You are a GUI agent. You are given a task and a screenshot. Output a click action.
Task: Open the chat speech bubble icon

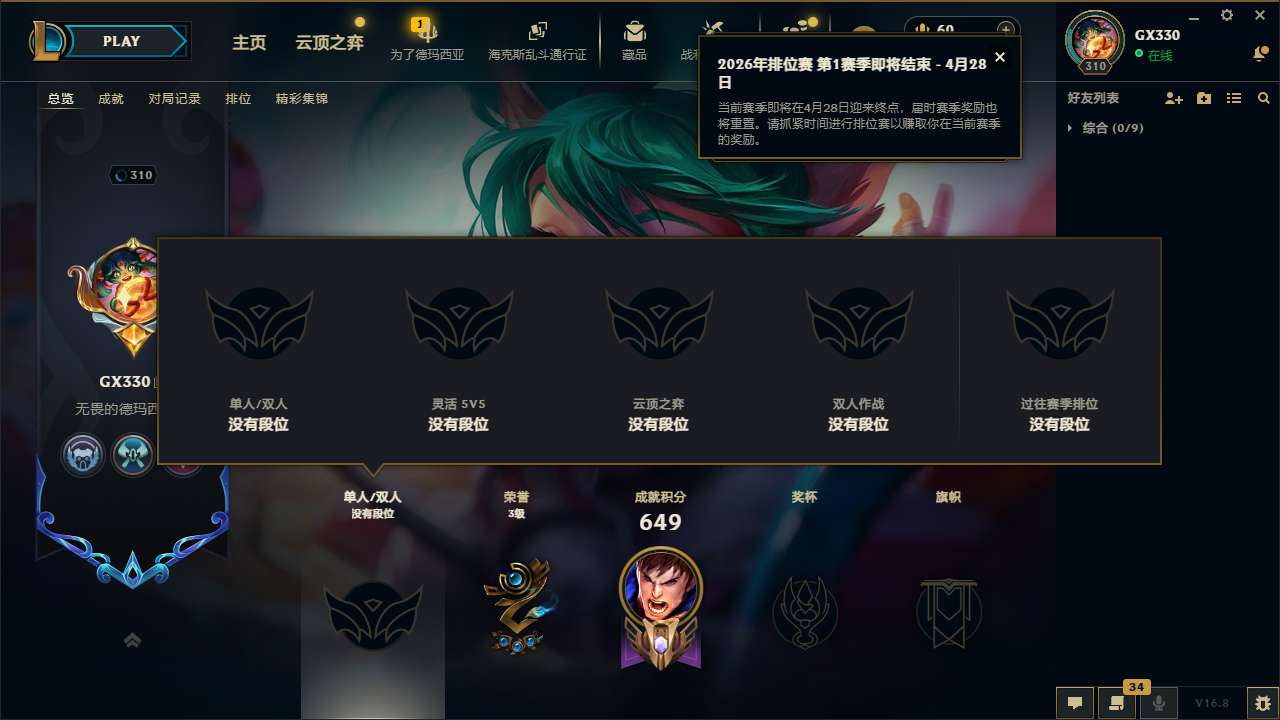click(x=1074, y=703)
